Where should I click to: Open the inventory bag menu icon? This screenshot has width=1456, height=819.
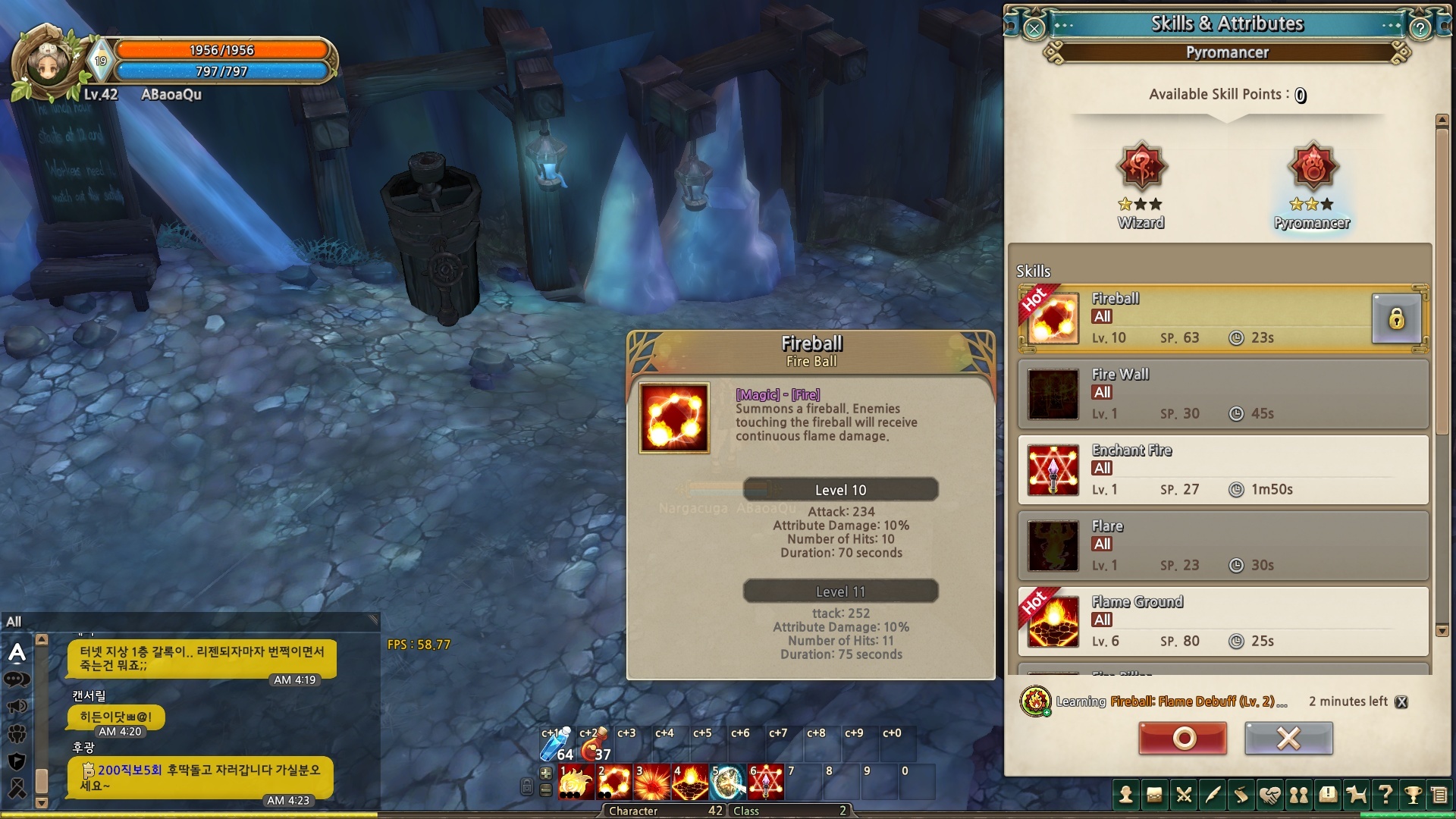[1154, 795]
